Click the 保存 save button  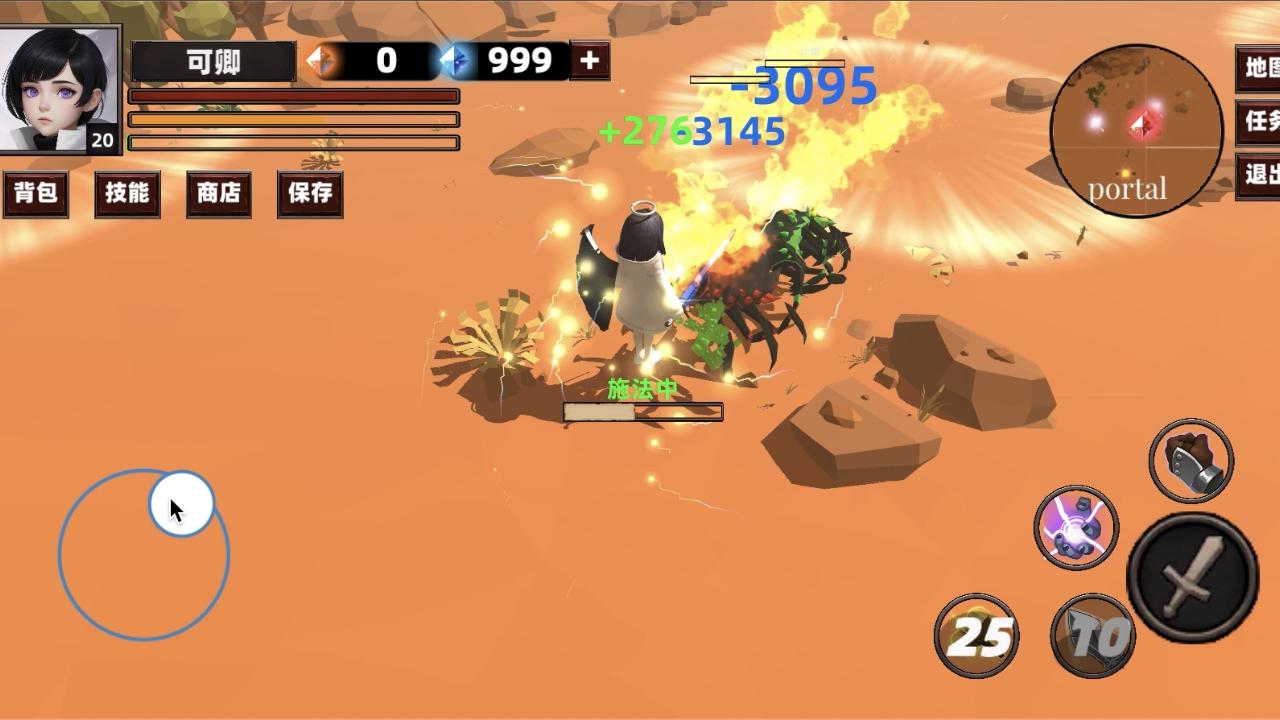click(x=310, y=193)
